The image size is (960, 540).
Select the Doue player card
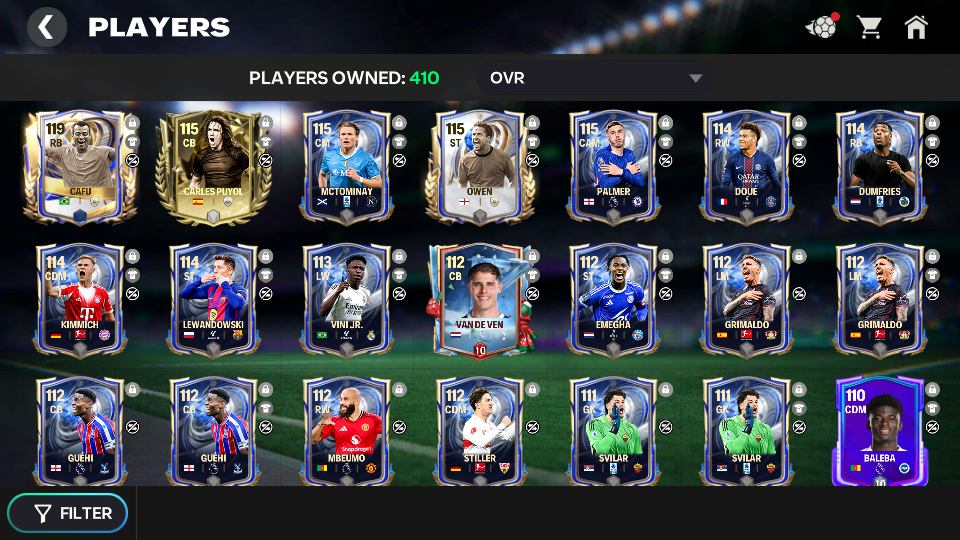click(x=746, y=165)
